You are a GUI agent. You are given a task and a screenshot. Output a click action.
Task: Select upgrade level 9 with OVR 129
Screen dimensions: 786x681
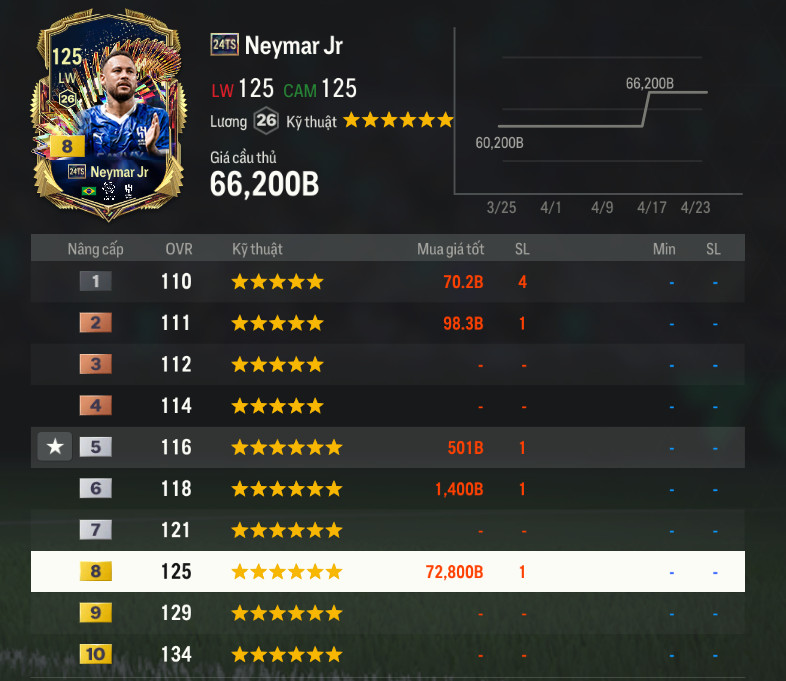387,613
